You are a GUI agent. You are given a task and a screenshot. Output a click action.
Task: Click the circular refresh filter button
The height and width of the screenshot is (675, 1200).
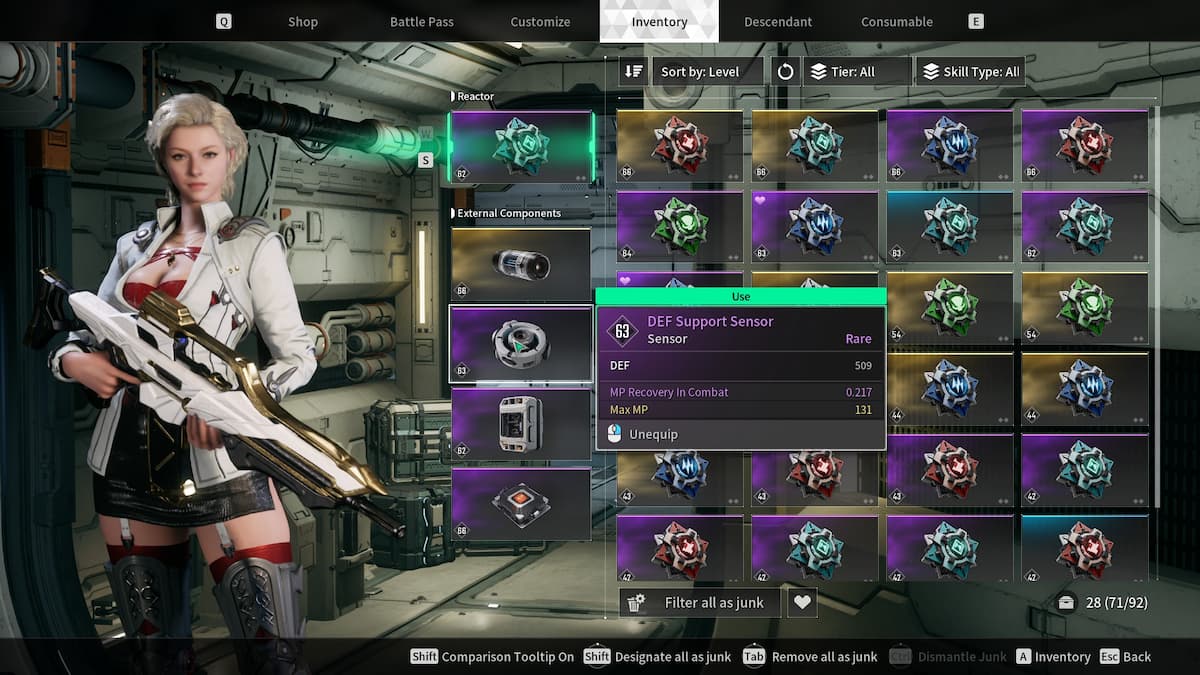pyautogui.click(x=785, y=72)
